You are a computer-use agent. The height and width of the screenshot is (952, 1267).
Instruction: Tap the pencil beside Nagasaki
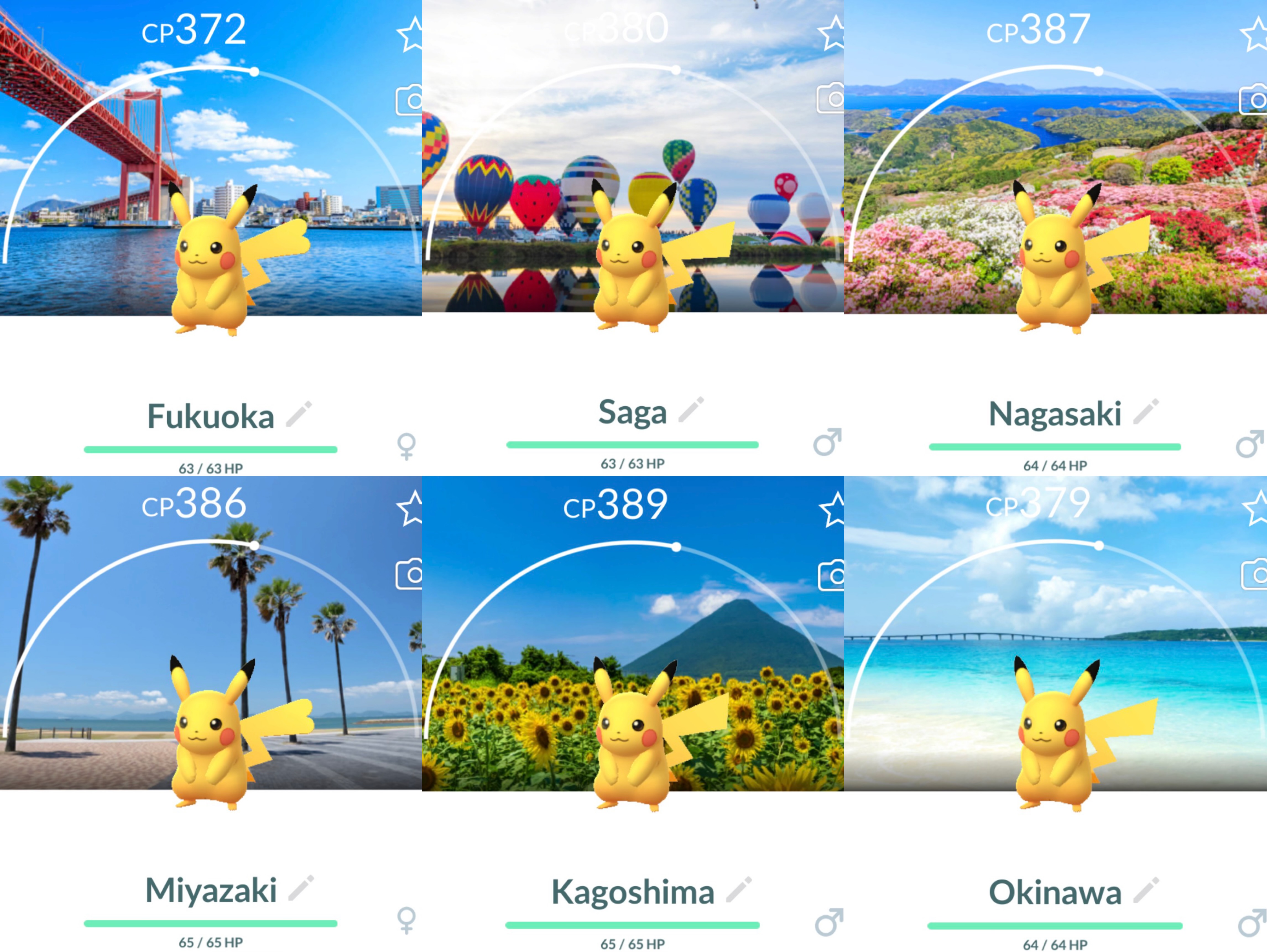pos(1146,412)
